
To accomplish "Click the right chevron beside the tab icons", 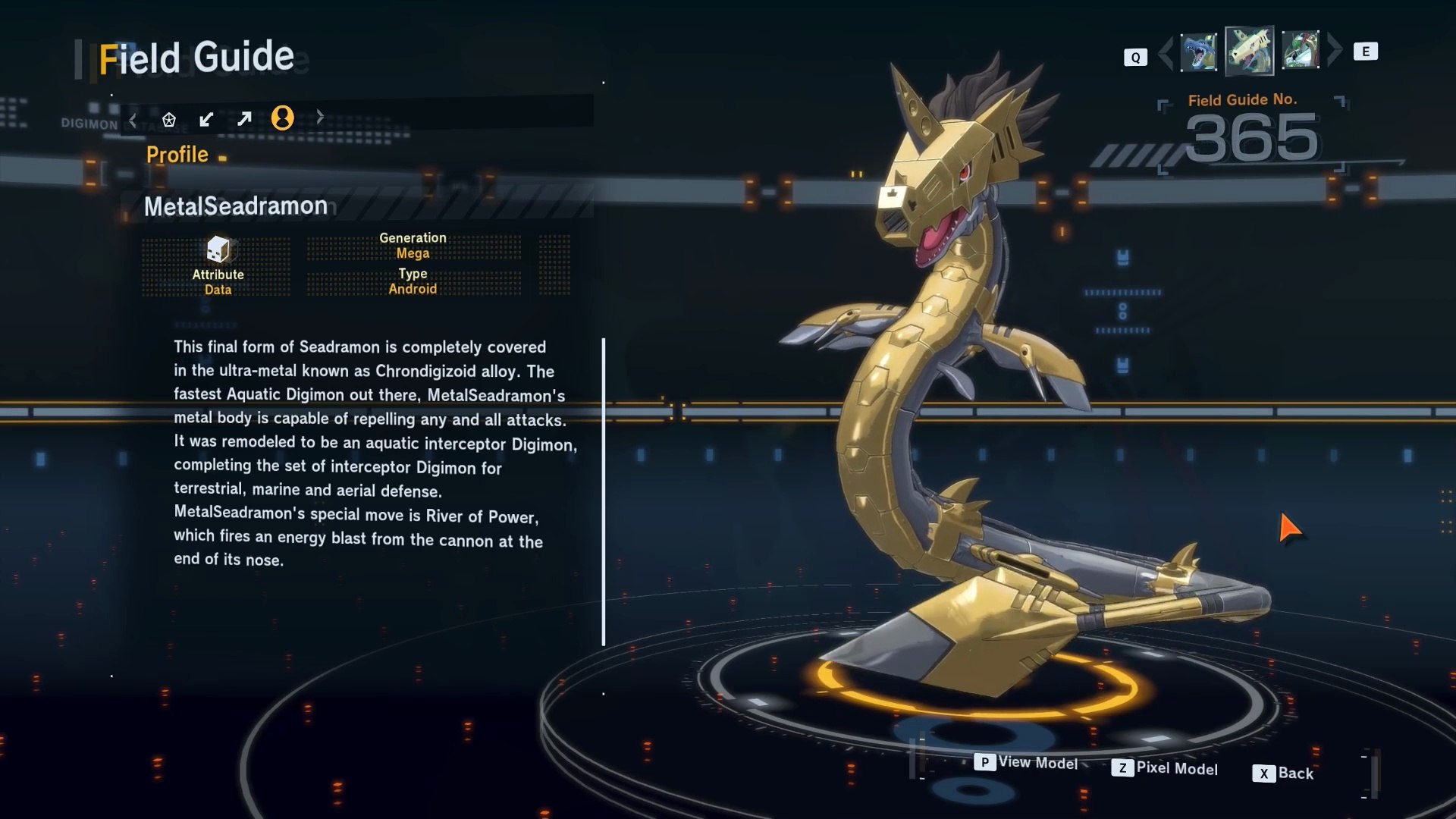I will (x=320, y=117).
